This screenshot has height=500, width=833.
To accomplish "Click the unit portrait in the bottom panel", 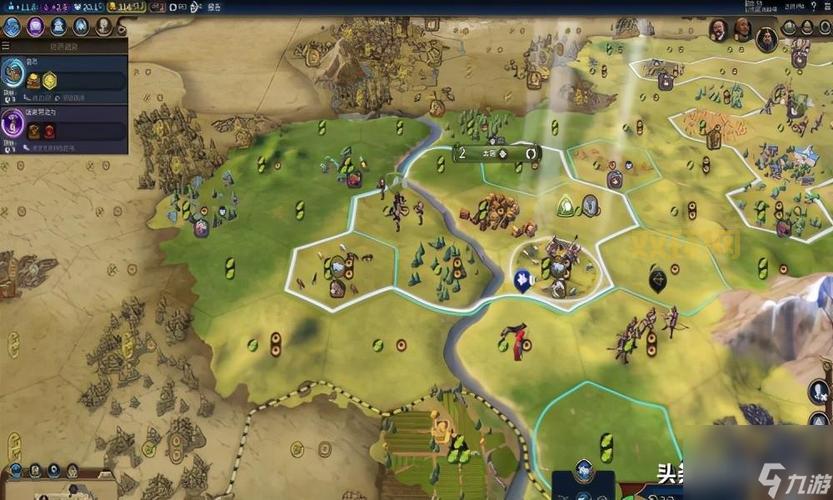I will click(583, 472).
